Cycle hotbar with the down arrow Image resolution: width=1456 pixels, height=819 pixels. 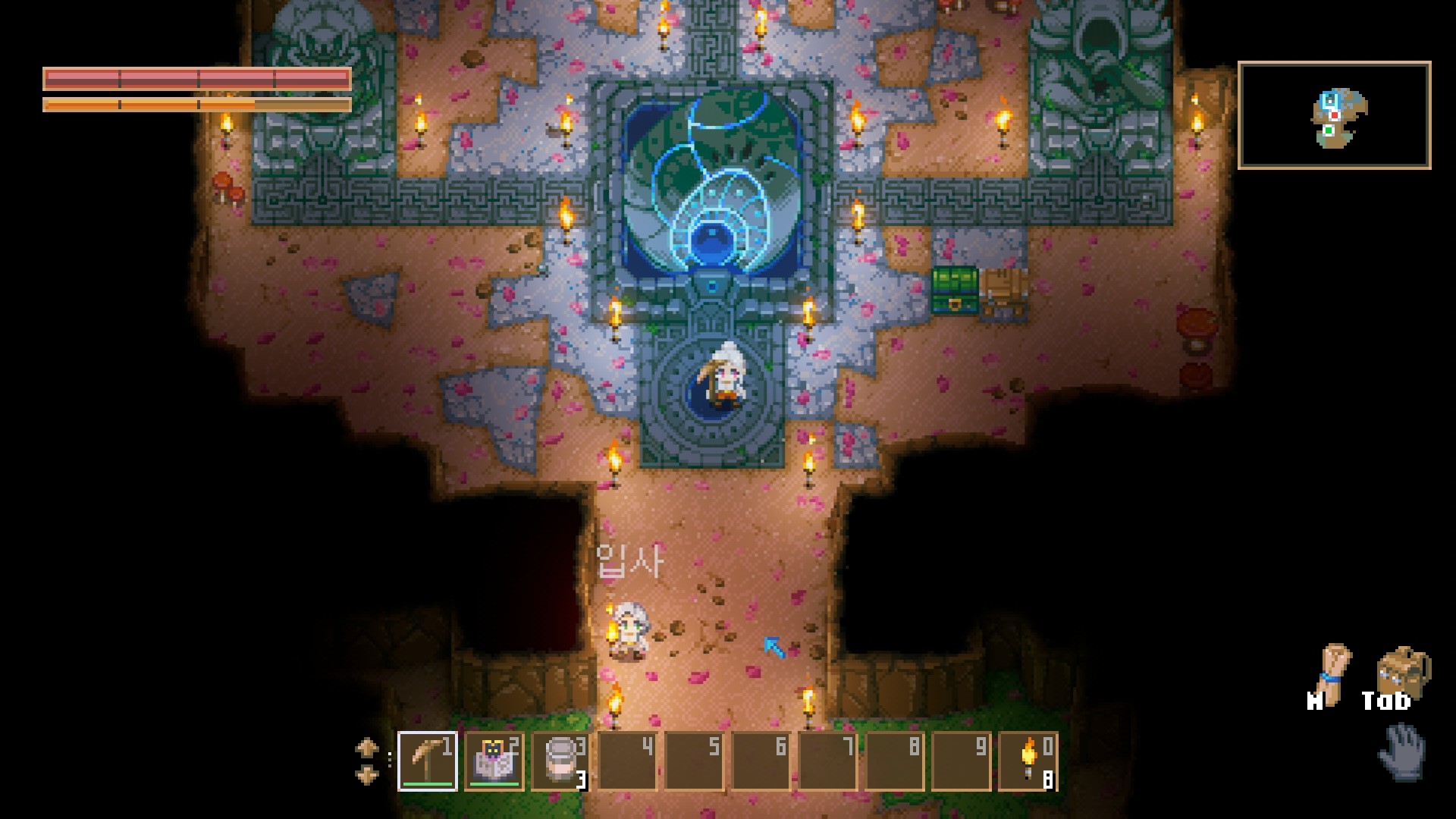click(x=367, y=775)
